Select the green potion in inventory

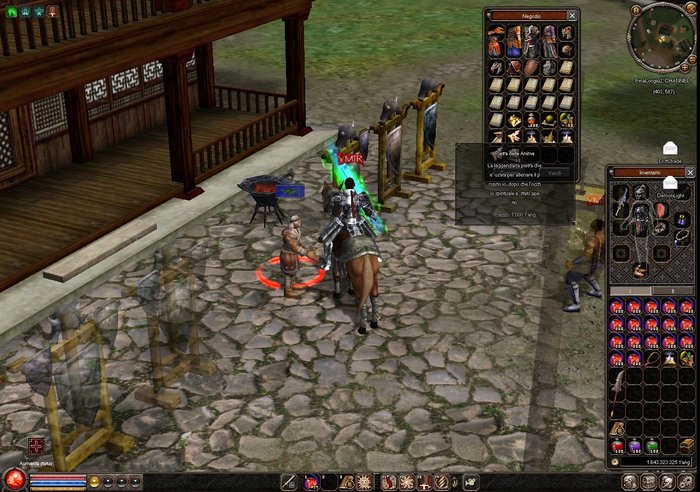652,445
